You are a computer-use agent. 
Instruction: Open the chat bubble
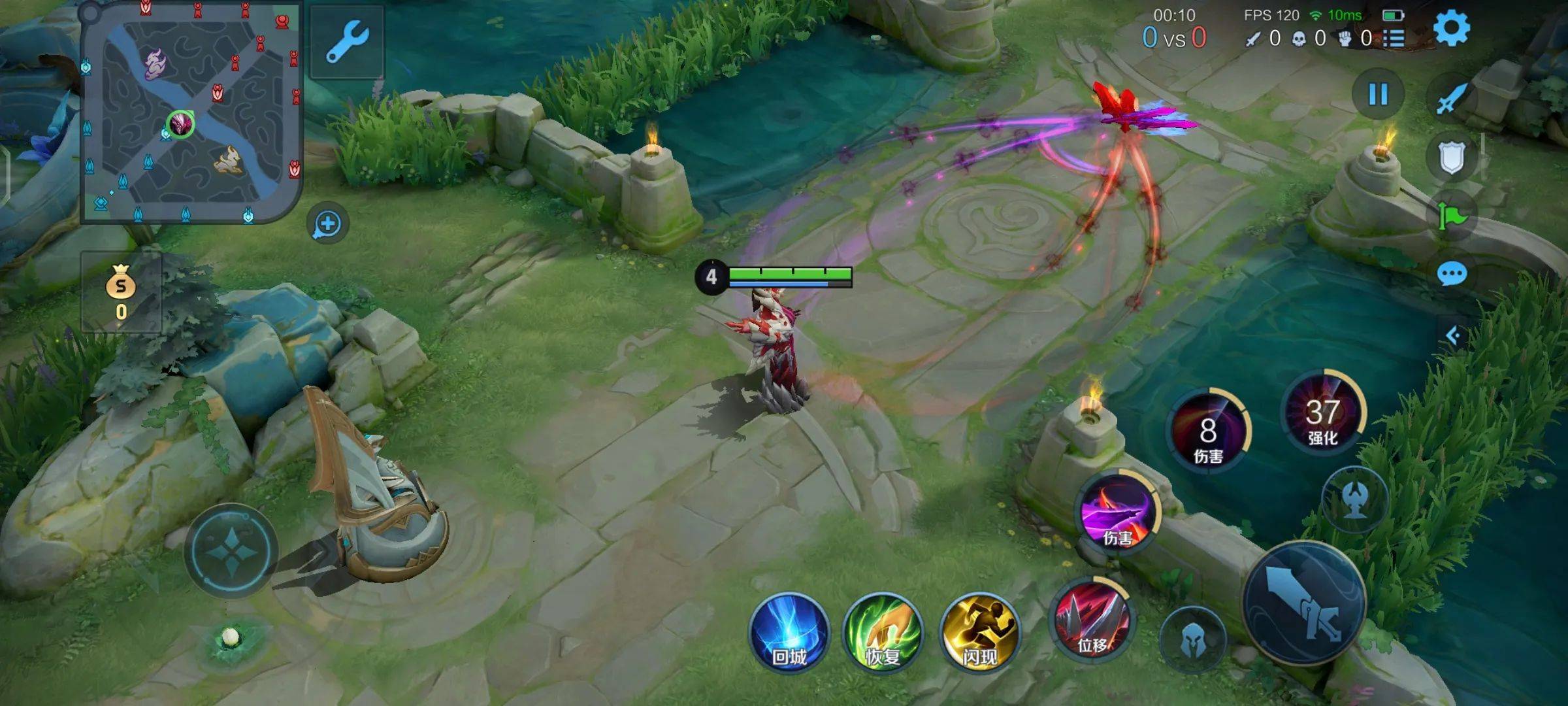pos(1452,275)
